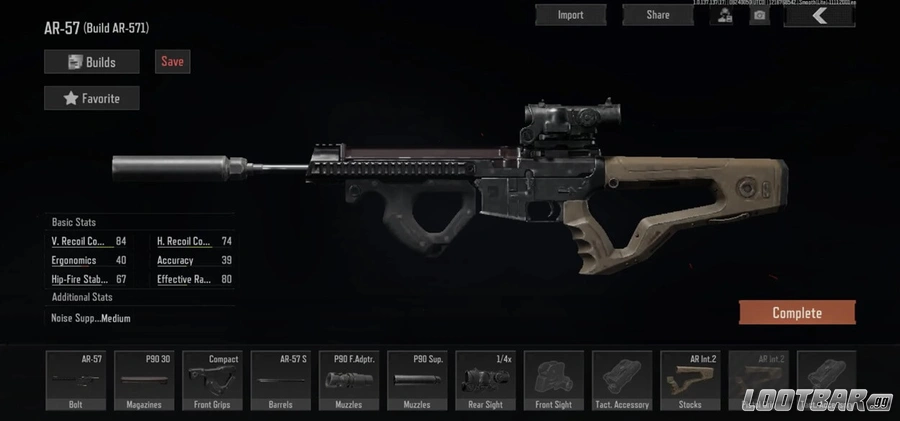Select the P90 Sup. Muzzles slot
The height and width of the screenshot is (421, 900).
(416, 381)
